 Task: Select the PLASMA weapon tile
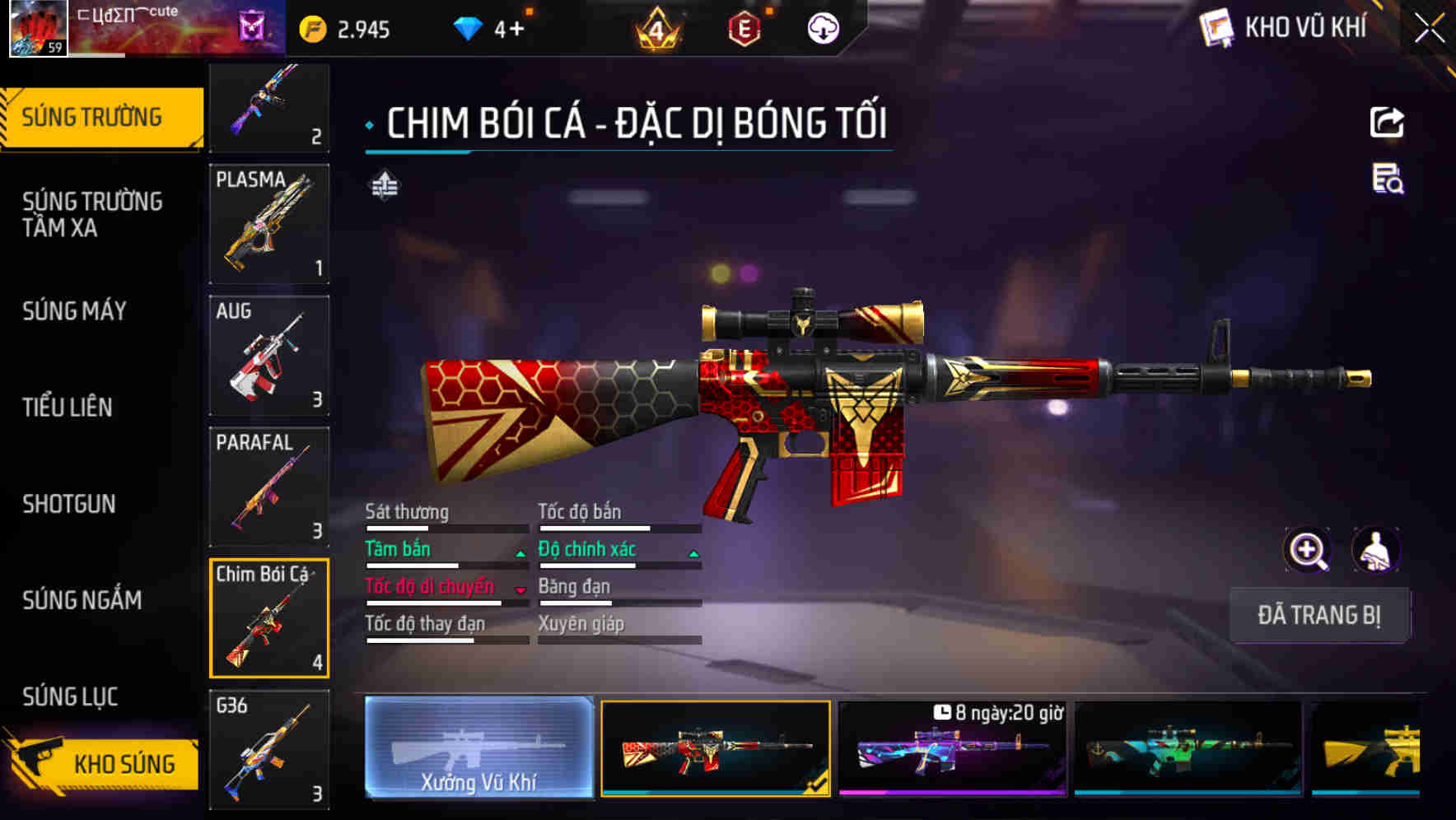(x=269, y=224)
